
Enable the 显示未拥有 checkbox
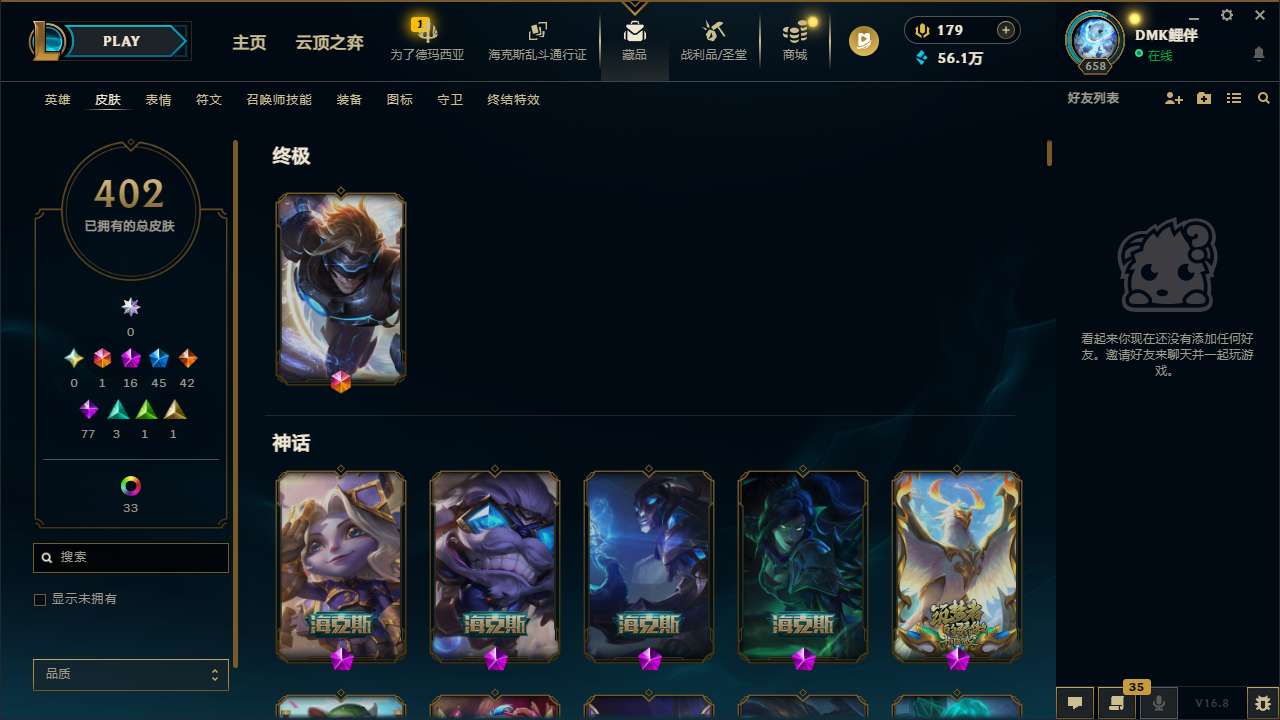(x=40, y=599)
